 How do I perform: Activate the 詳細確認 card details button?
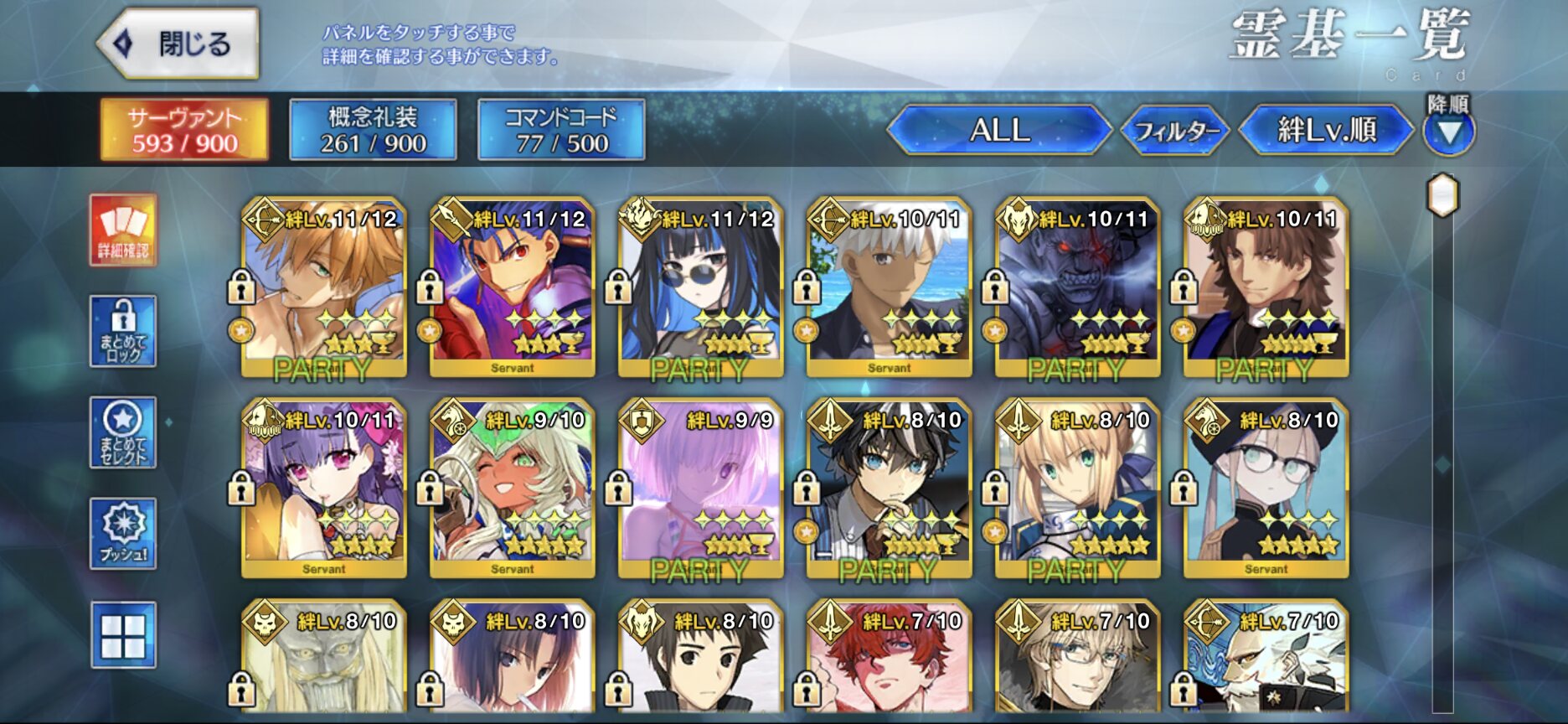[123, 230]
